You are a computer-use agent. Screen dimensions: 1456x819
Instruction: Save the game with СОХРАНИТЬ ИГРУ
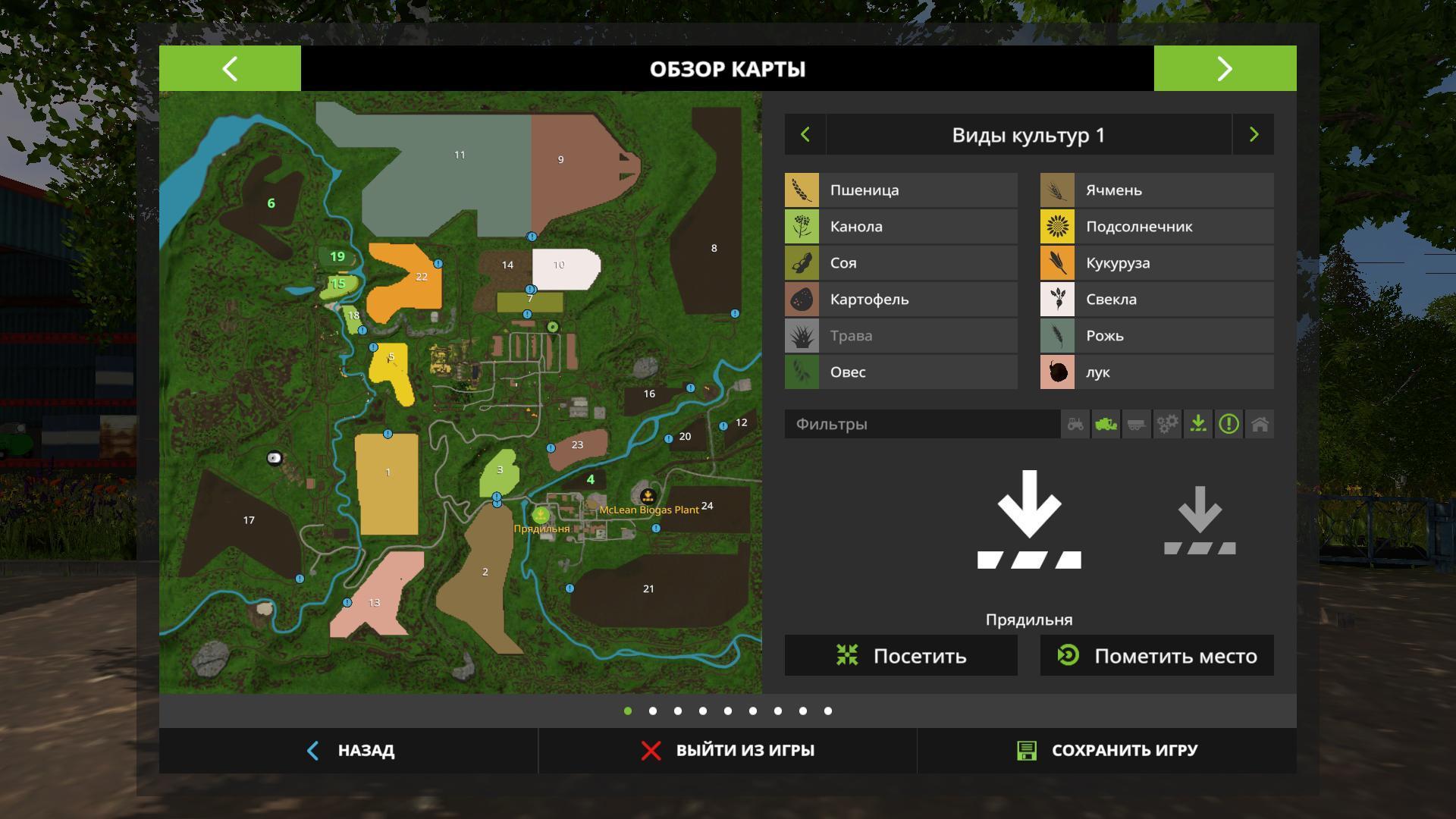(x=1106, y=751)
